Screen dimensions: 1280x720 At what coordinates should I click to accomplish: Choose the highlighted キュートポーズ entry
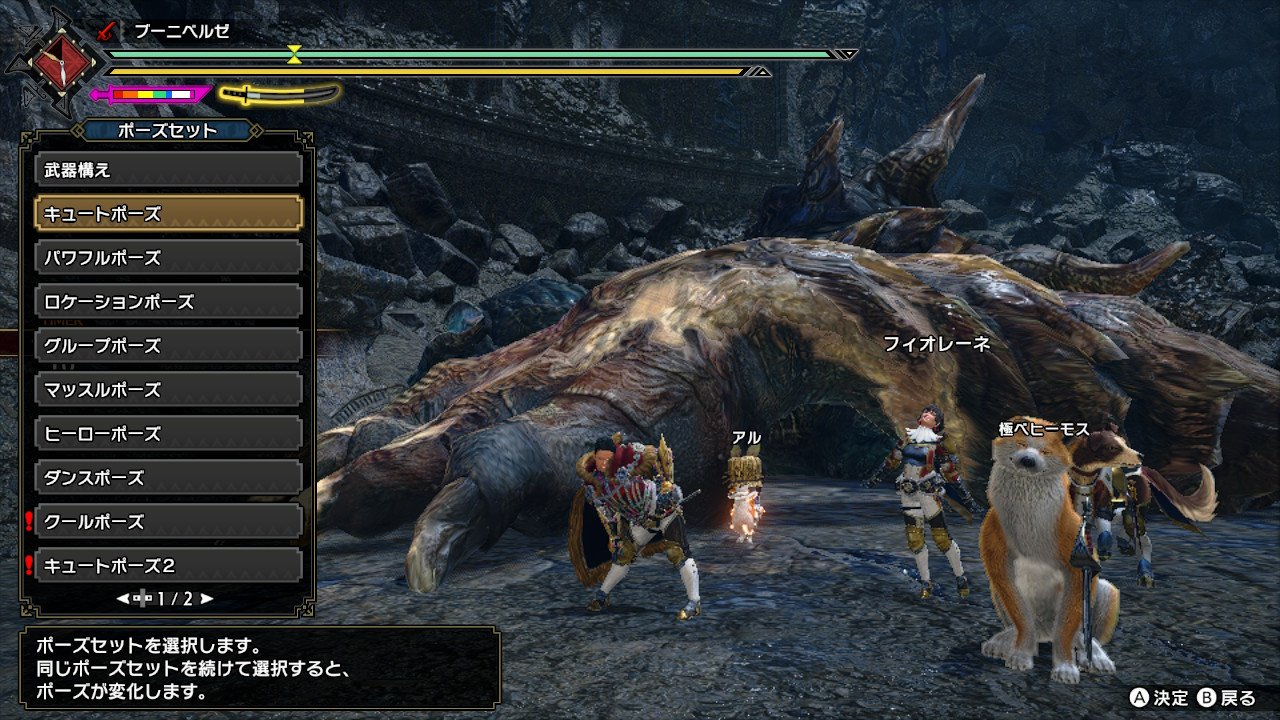pyautogui.click(x=168, y=214)
